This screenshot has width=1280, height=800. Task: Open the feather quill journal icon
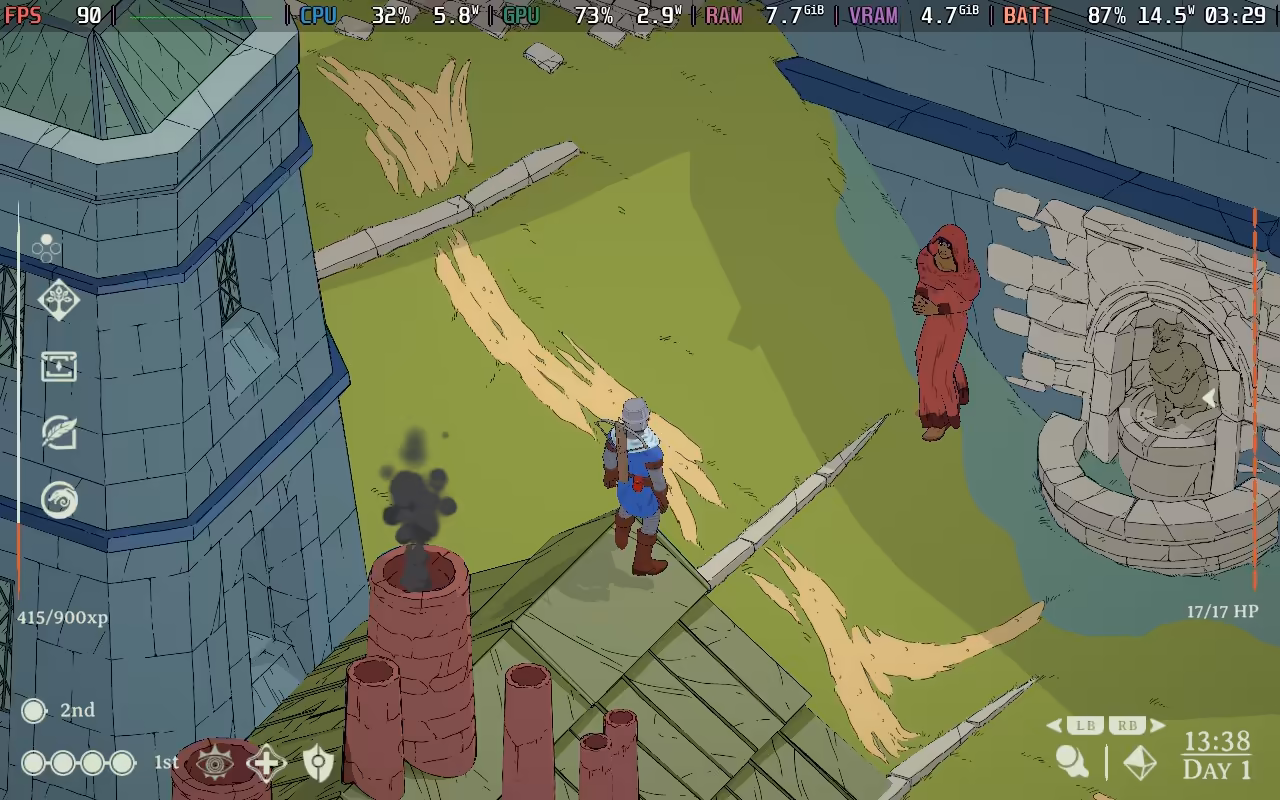tap(59, 432)
